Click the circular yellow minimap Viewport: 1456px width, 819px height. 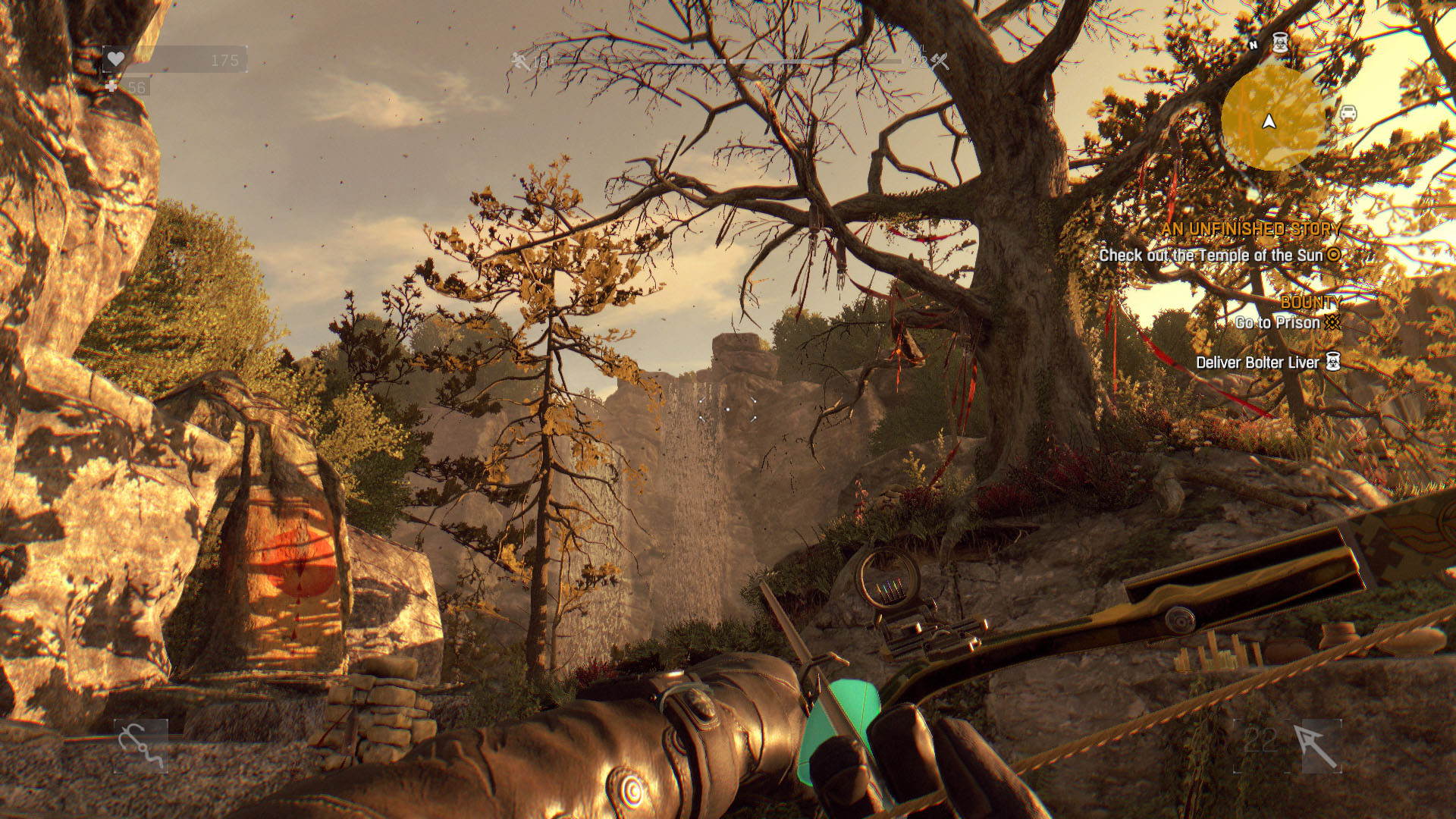(x=1272, y=118)
